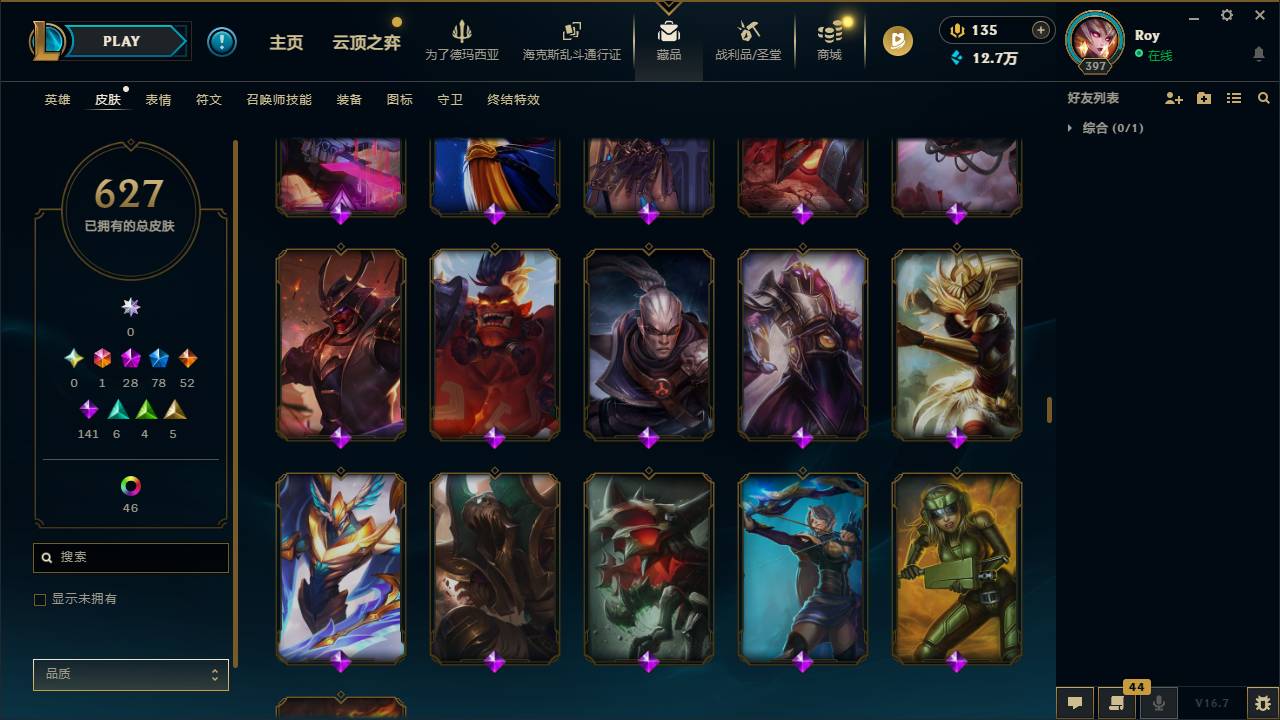Screen dimensions: 1280x720
Task: Switch to the 英雄 tab
Action: point(57,100)
